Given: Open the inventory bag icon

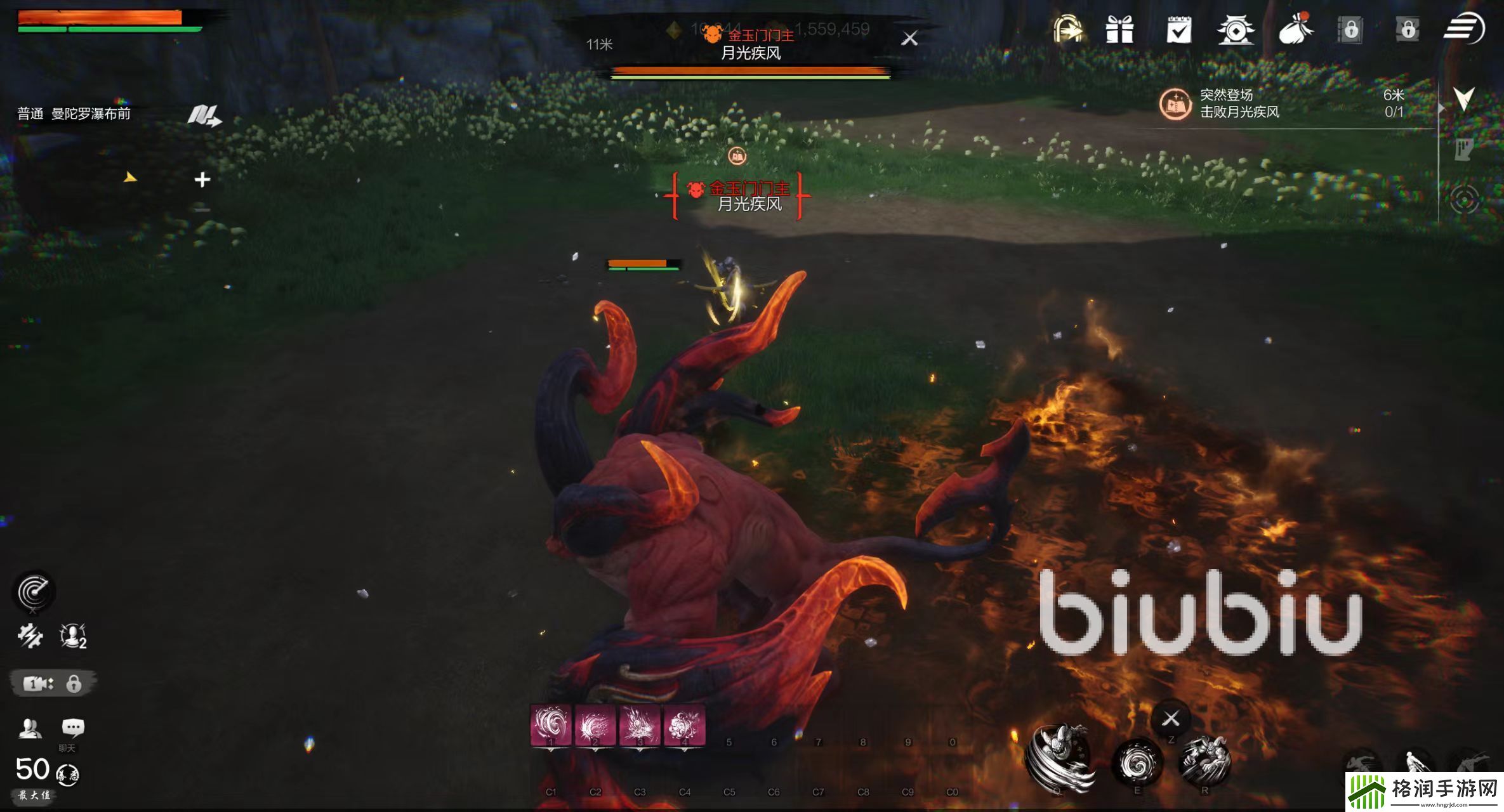Looking at the screenshot, I should coord(1294,29).
